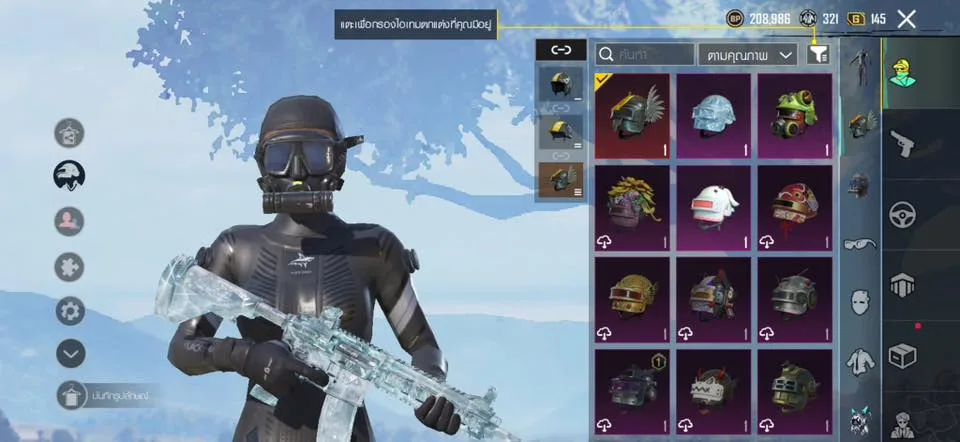Open the quality sort dropdown
This screenshot has height=442, width=960.
[748, 54]
